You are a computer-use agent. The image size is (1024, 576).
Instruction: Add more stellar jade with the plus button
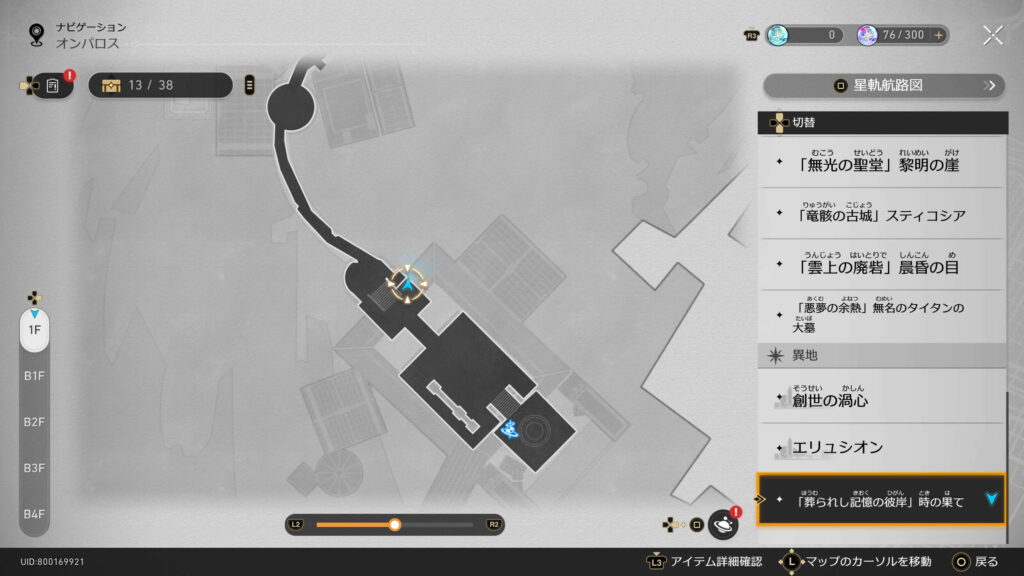click(x=938, y=35)
